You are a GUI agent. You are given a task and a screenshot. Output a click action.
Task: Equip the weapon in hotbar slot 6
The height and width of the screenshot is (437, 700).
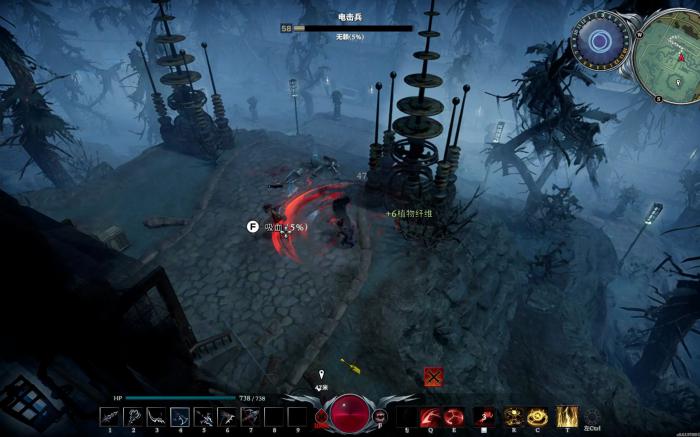(x=226, y=416)
